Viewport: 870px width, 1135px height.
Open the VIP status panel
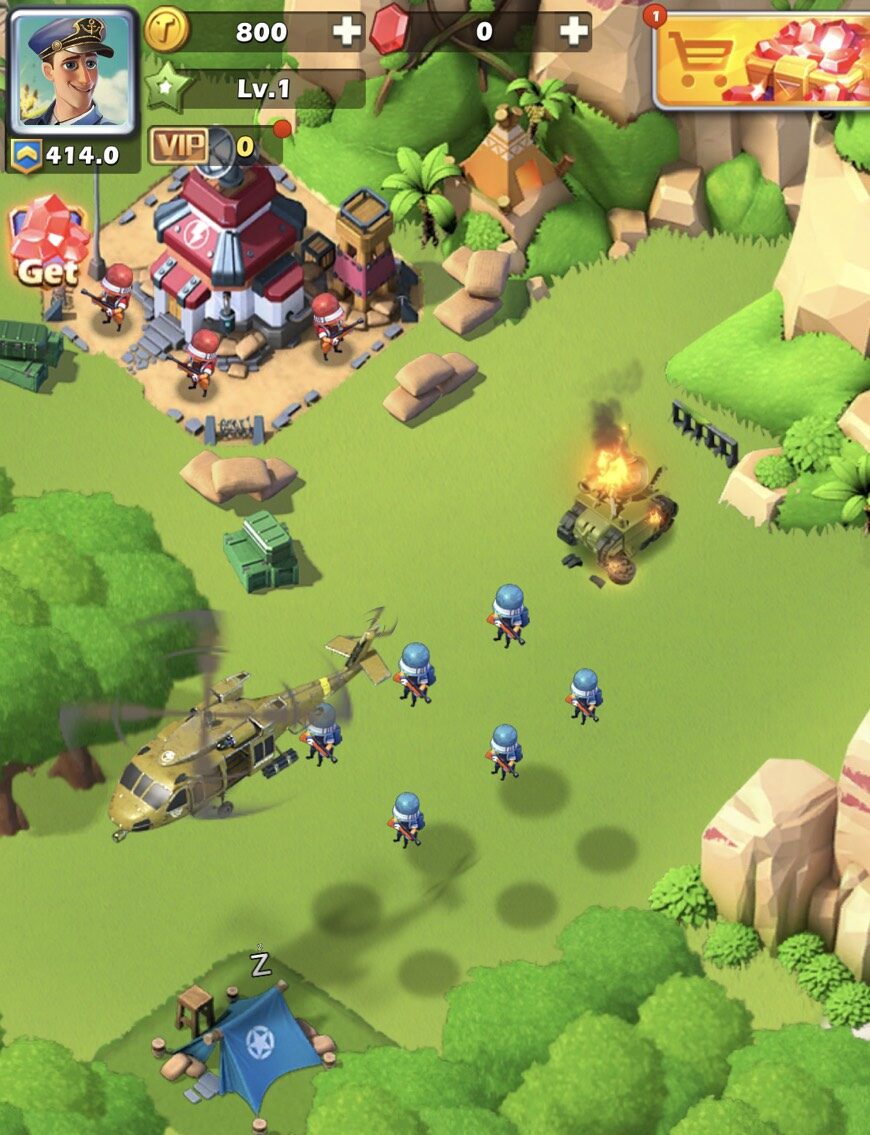point(202,148)
